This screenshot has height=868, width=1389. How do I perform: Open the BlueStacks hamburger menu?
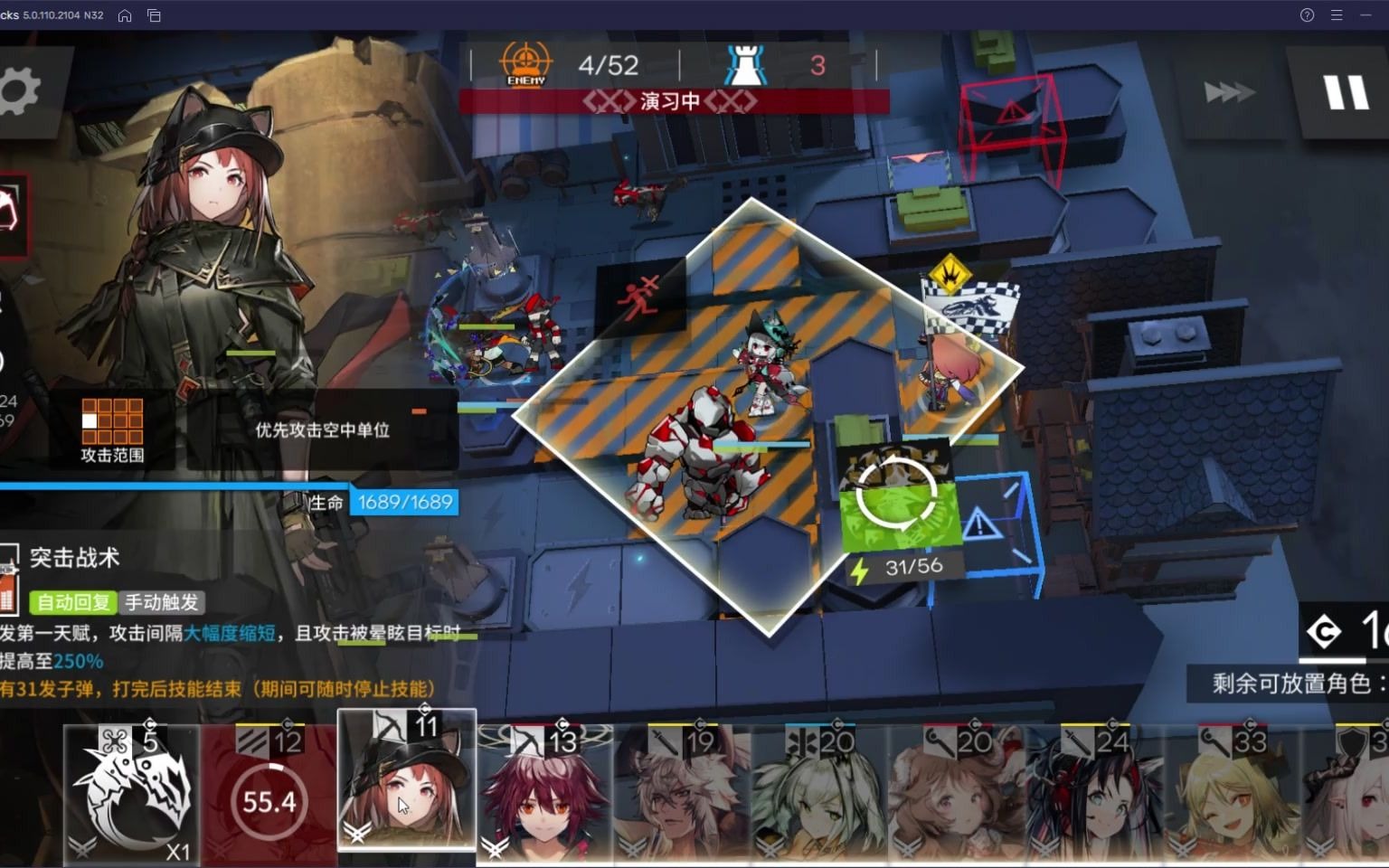[x=1335, y=14]
